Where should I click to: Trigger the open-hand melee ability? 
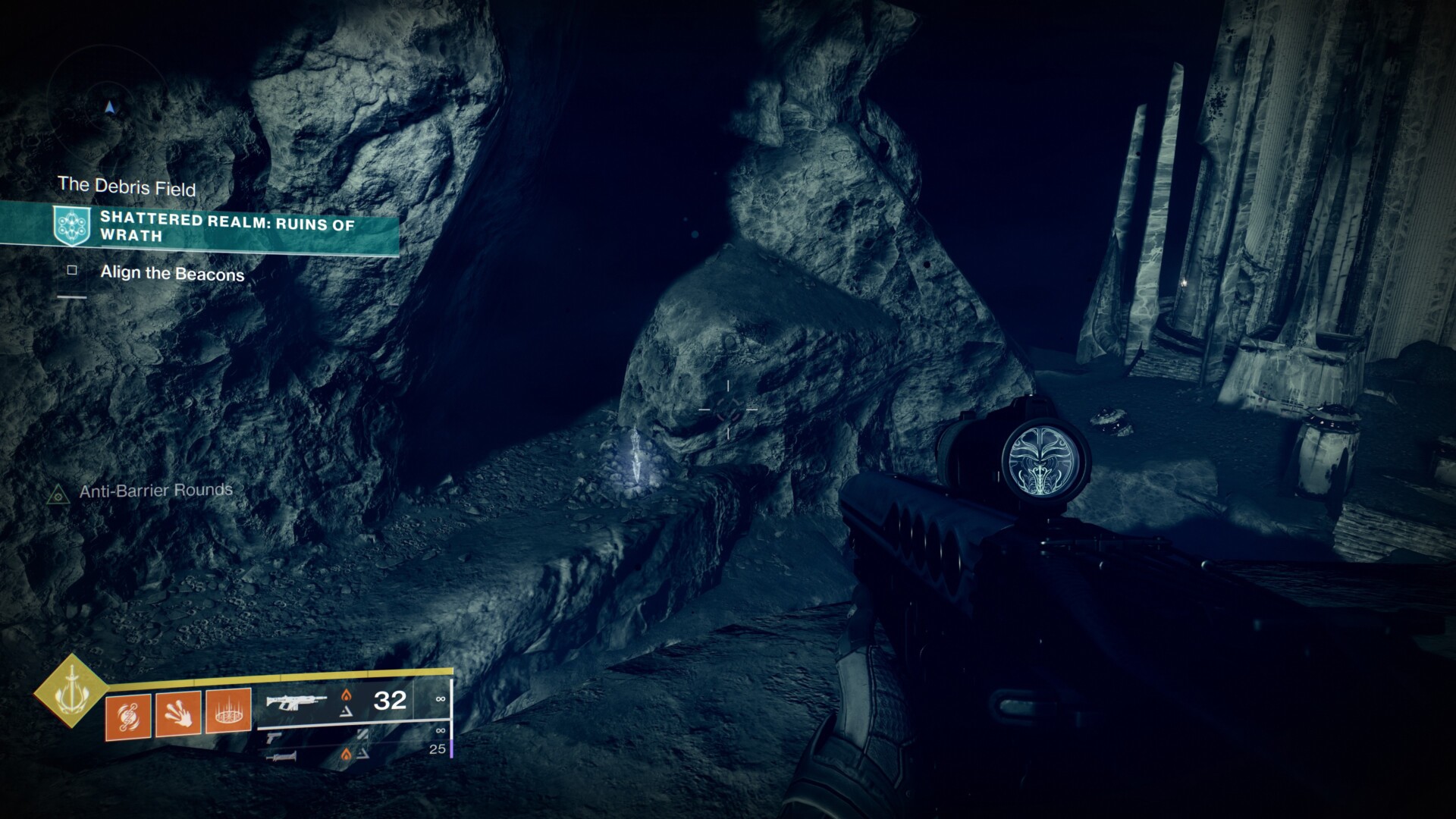pyautogui.click(x=178, y=714)
